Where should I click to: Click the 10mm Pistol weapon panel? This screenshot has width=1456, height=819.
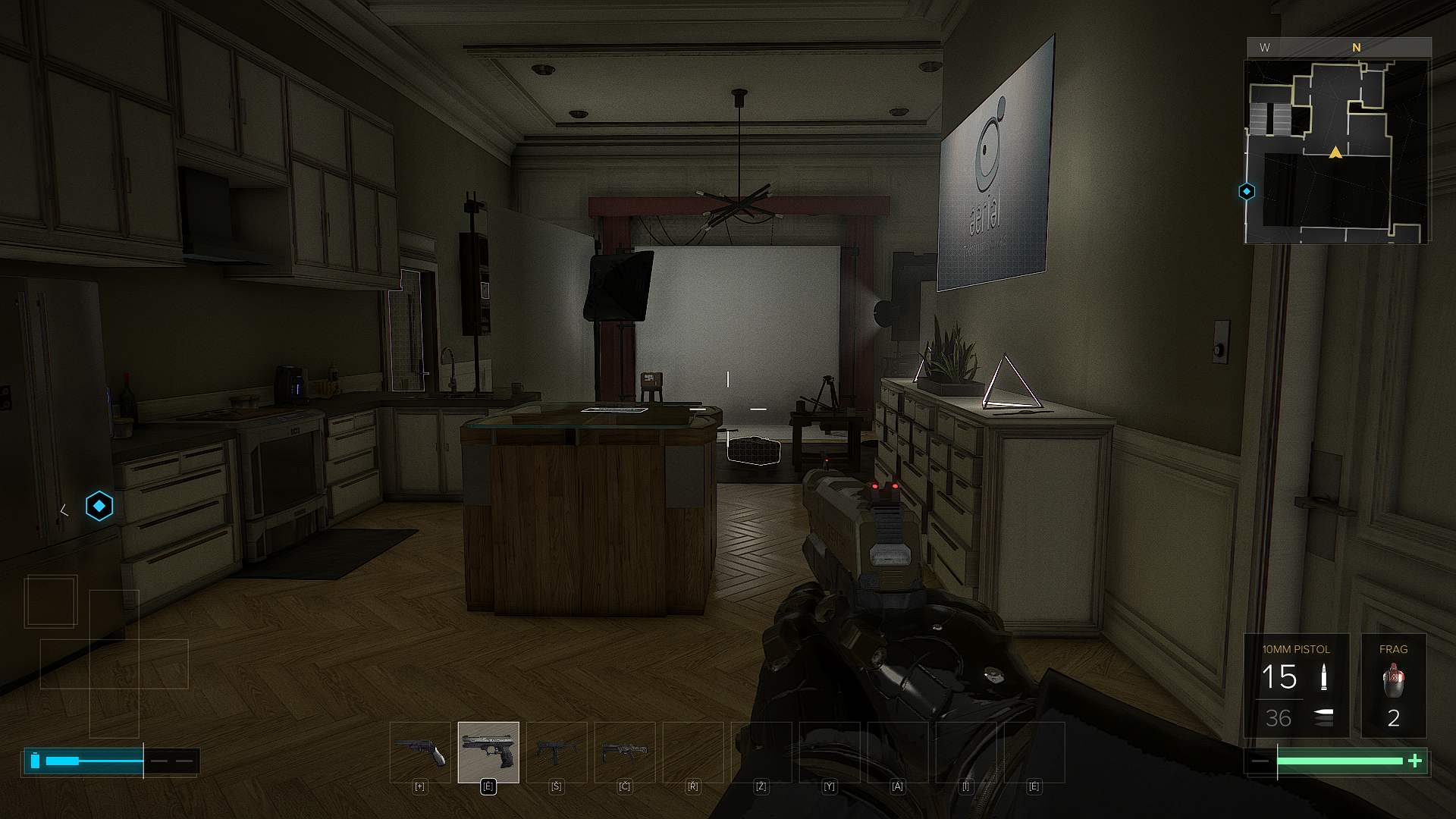click(1296, 686)
